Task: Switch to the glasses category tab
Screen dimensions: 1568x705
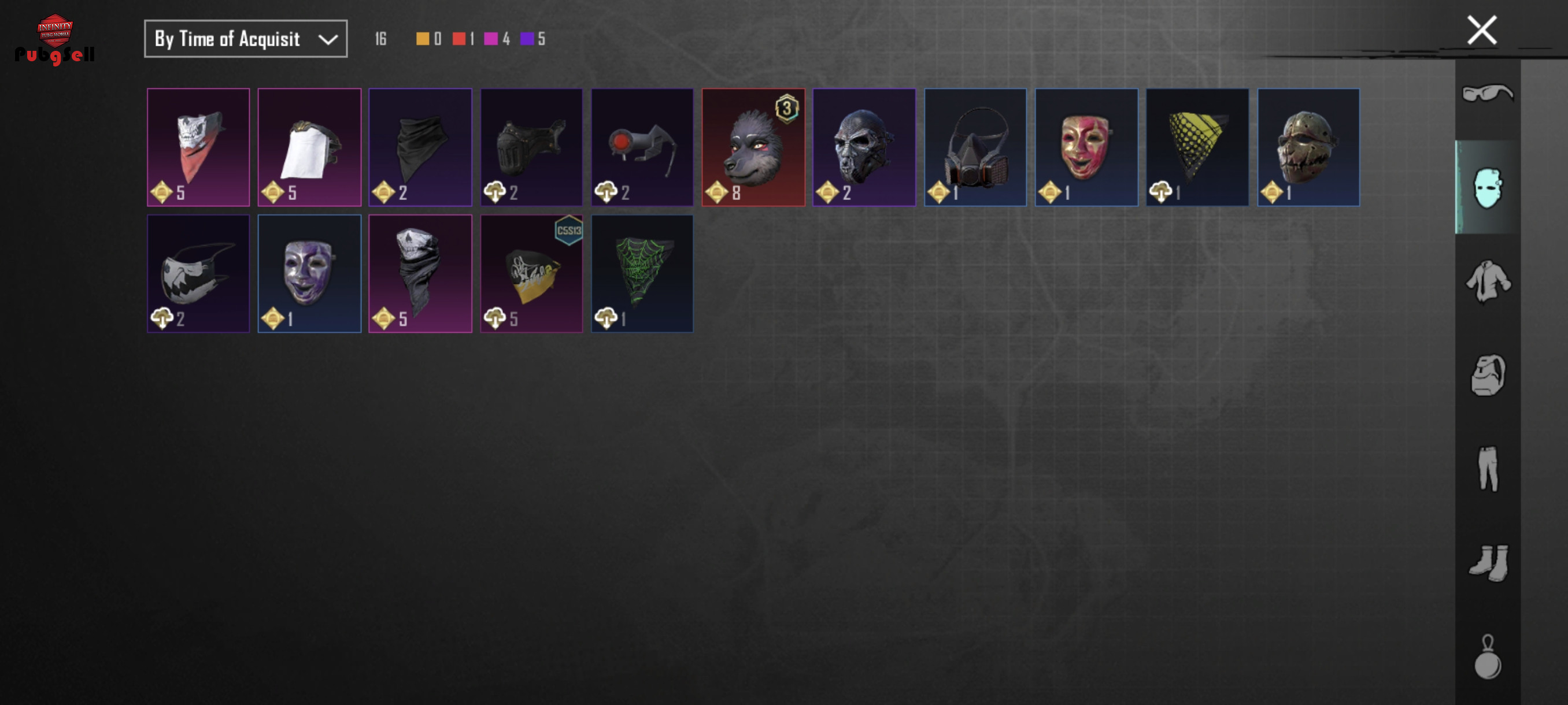Action: pos(1487,94)
